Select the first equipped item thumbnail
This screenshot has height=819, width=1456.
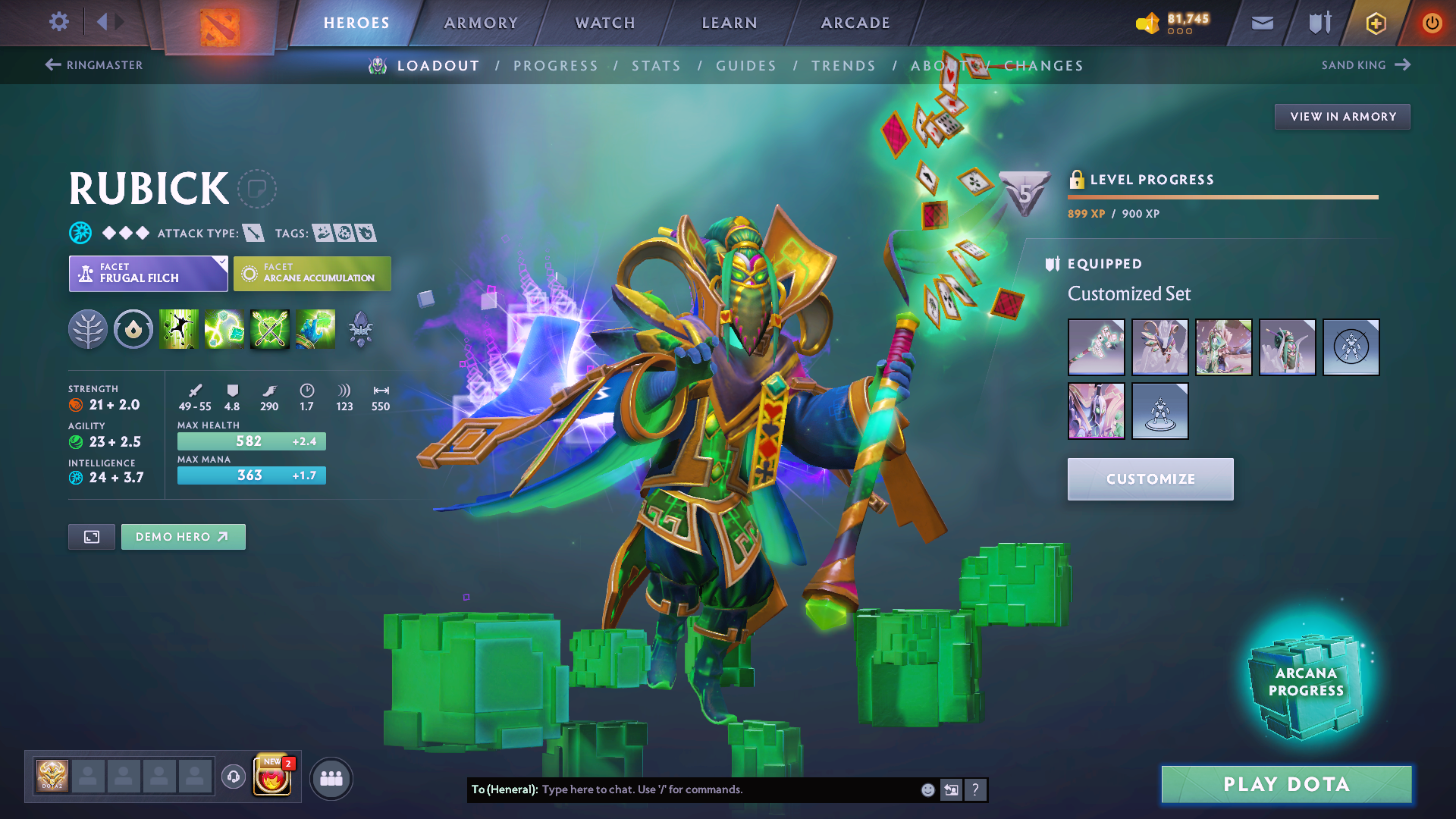[1096, 347]
